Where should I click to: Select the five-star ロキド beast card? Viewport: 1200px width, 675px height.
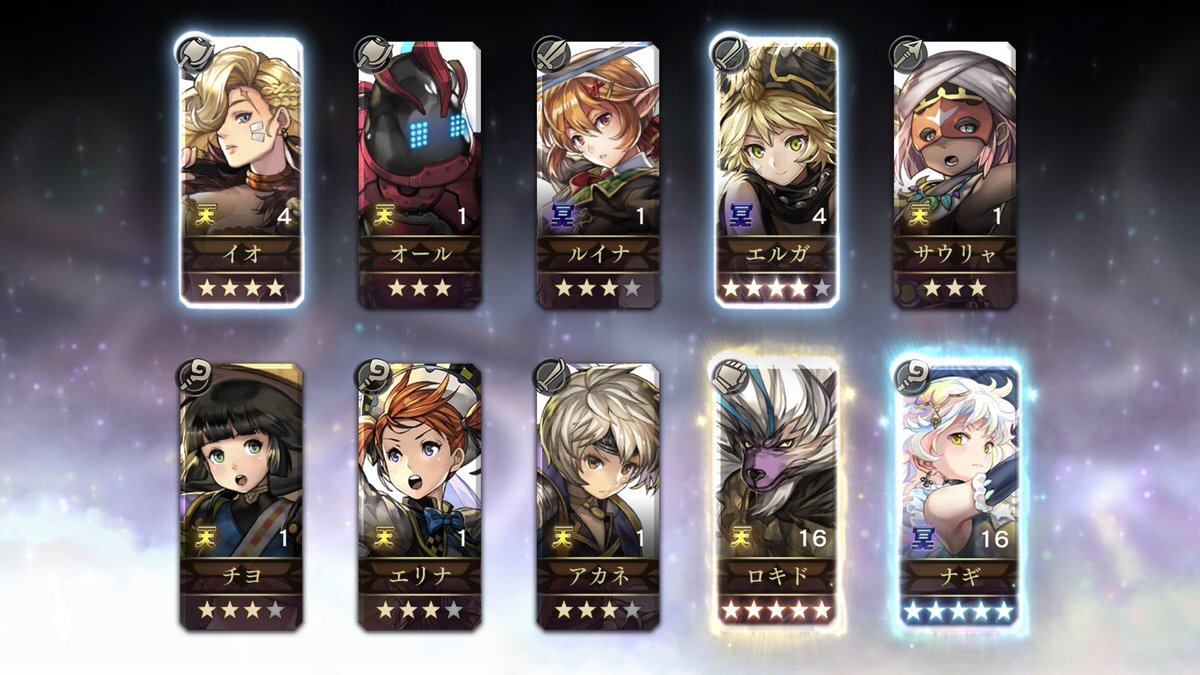(x=776, y=495)
